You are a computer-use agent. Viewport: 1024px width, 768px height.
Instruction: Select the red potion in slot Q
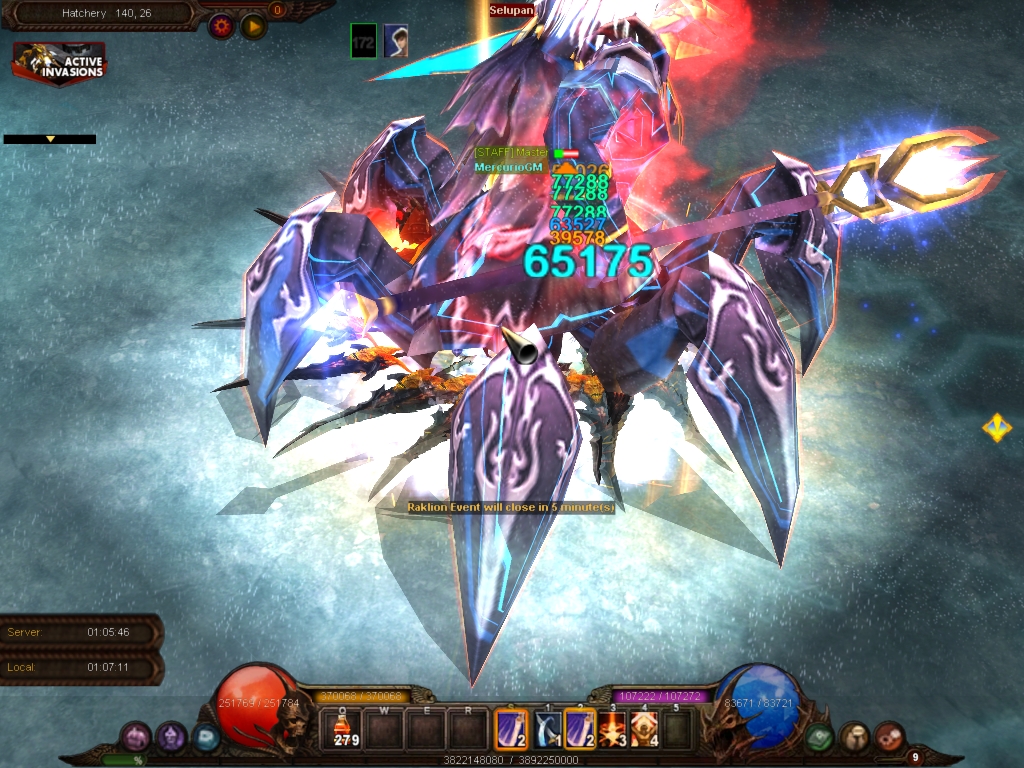(344, 728)
